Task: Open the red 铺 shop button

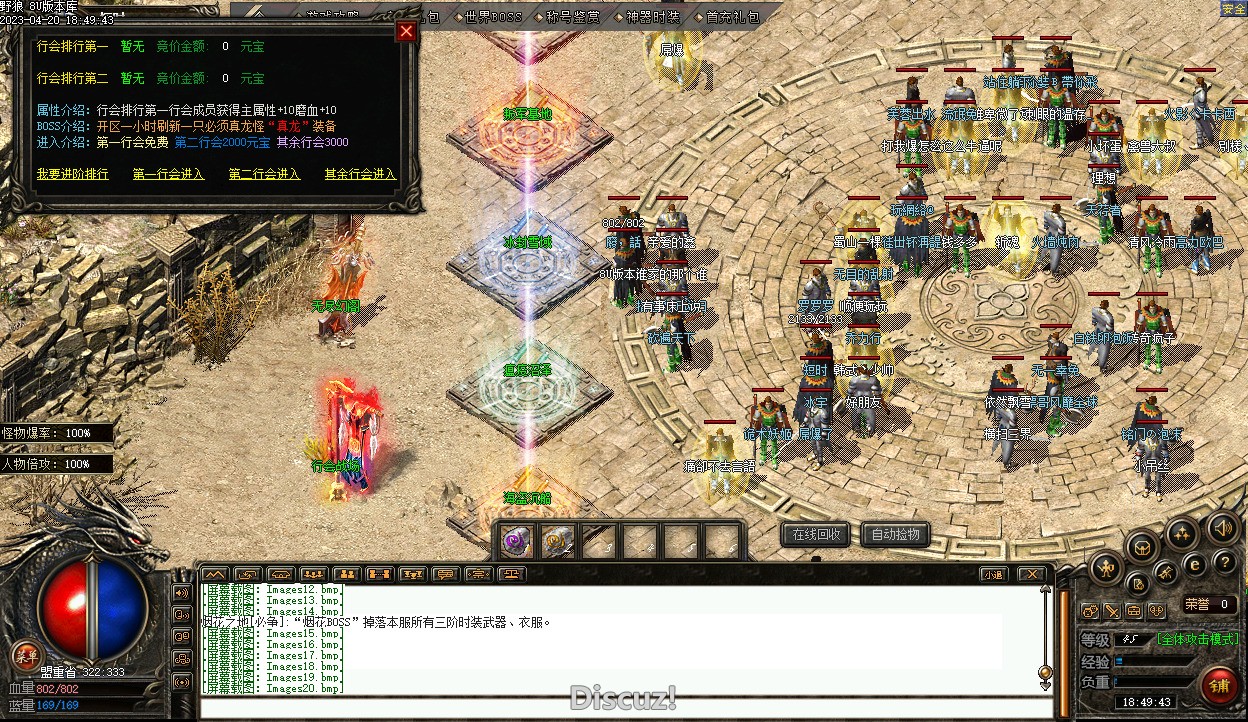Action: [1219, 685]
